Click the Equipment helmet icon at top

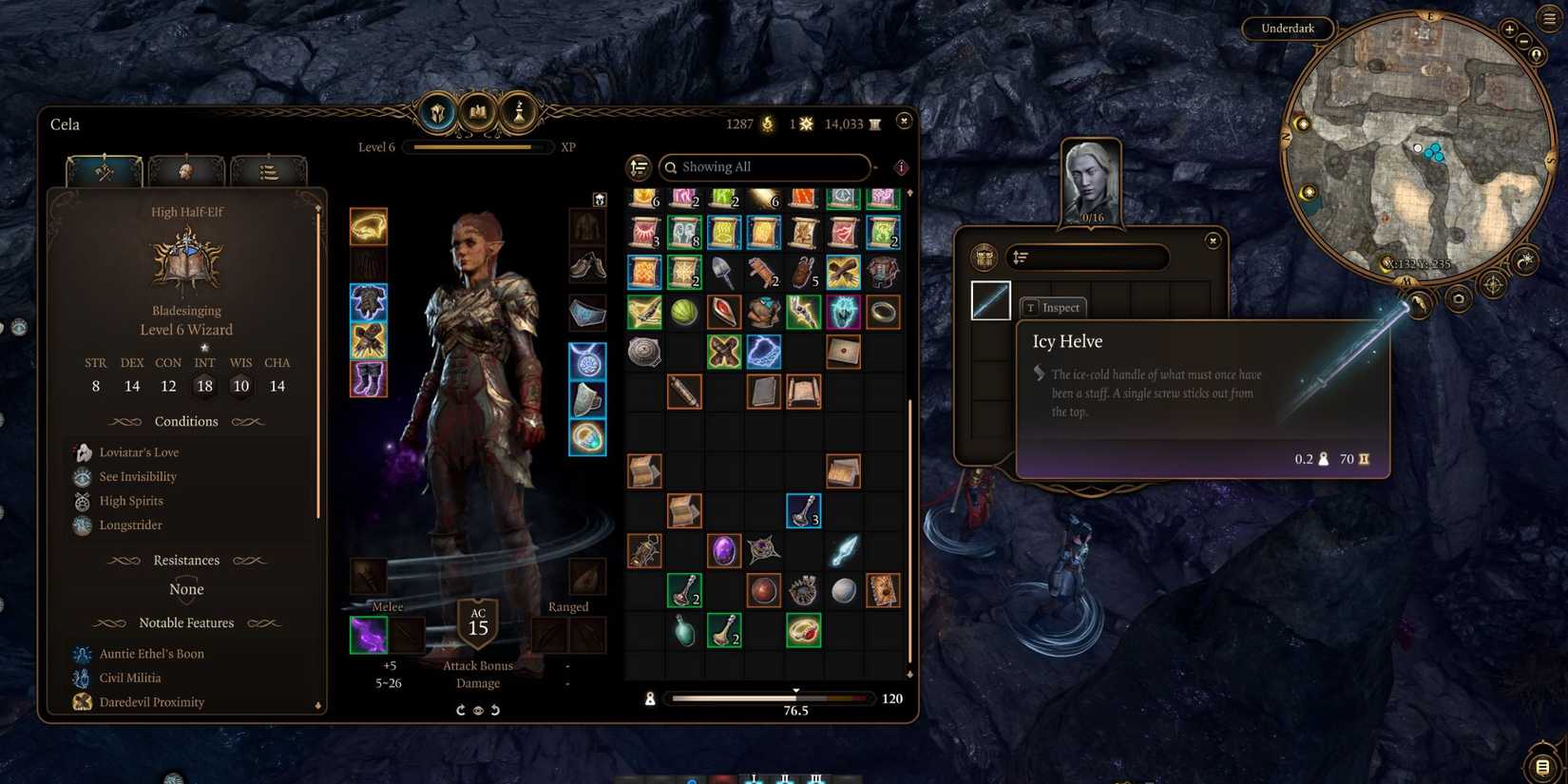[437, 111]
